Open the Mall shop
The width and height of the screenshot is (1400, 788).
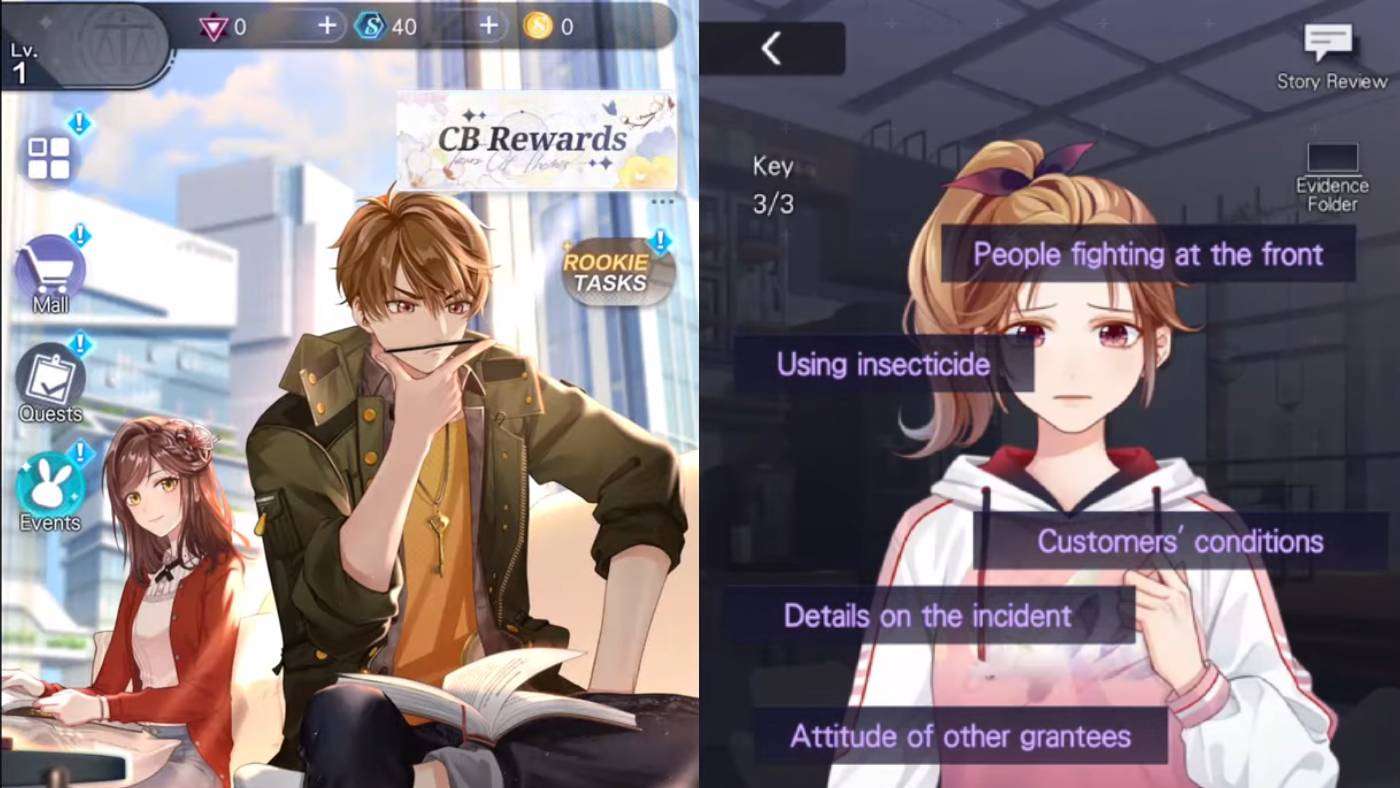[x=48, y=270]
